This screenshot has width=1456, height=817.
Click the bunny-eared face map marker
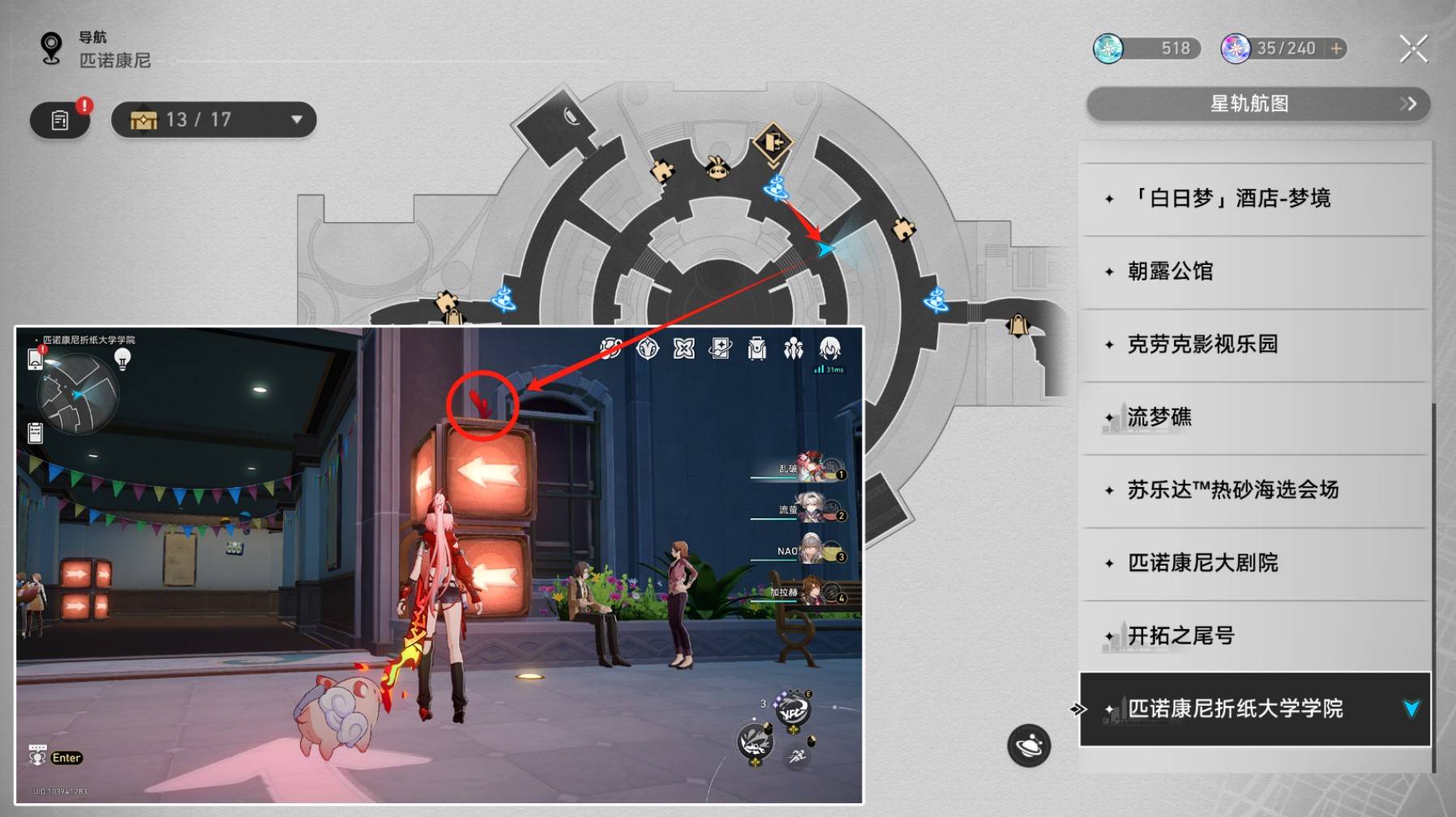[x=717, y=168]
